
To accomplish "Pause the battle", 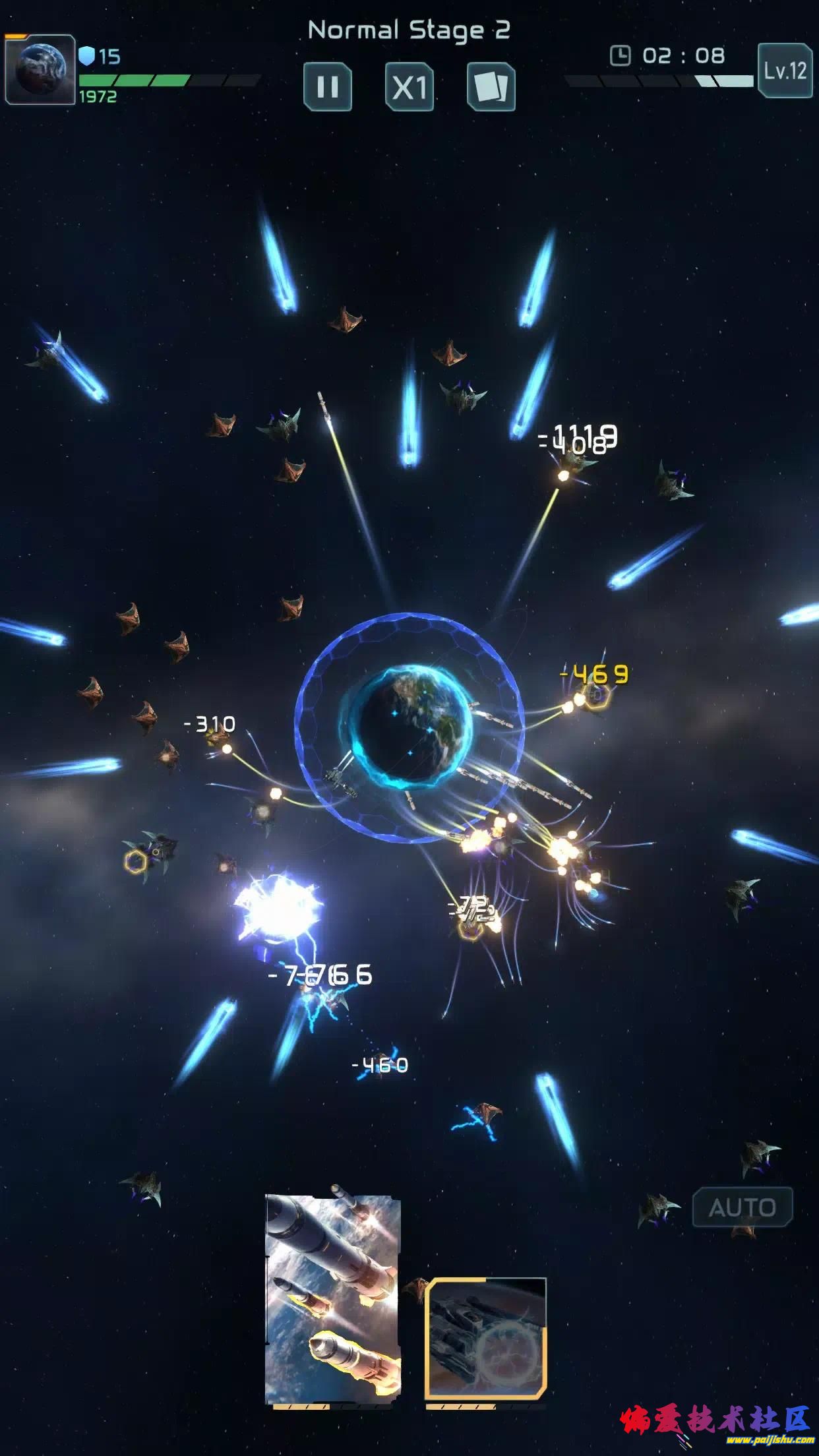I will 328,86.
